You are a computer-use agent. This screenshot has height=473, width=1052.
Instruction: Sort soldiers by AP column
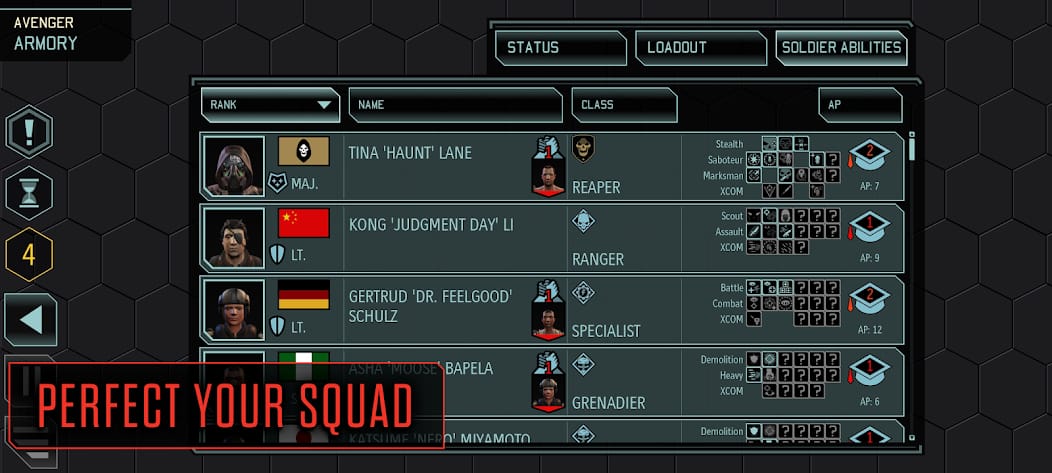pos(859,104)
